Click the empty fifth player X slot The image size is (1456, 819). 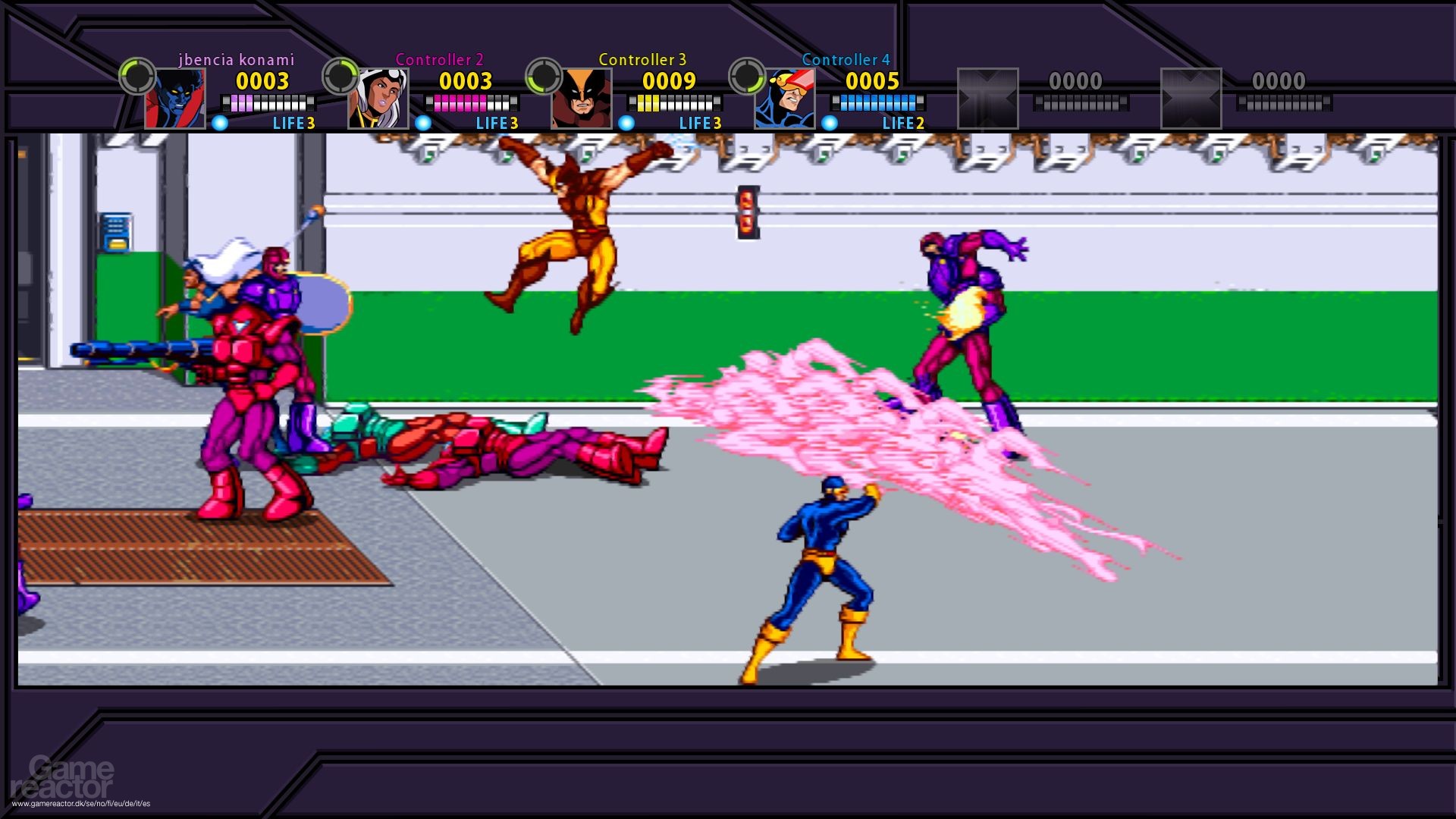[987, 99]
